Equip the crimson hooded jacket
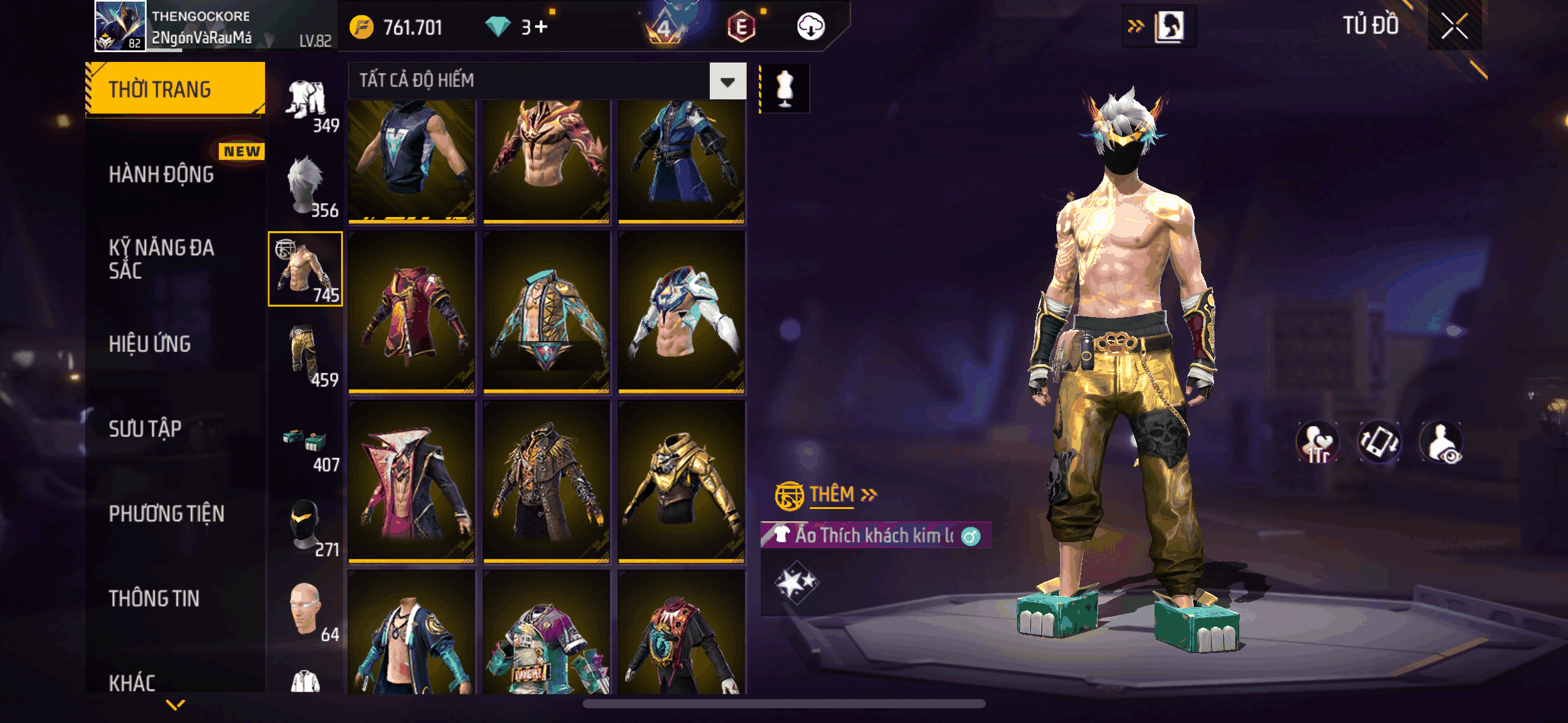 point(411,312)
